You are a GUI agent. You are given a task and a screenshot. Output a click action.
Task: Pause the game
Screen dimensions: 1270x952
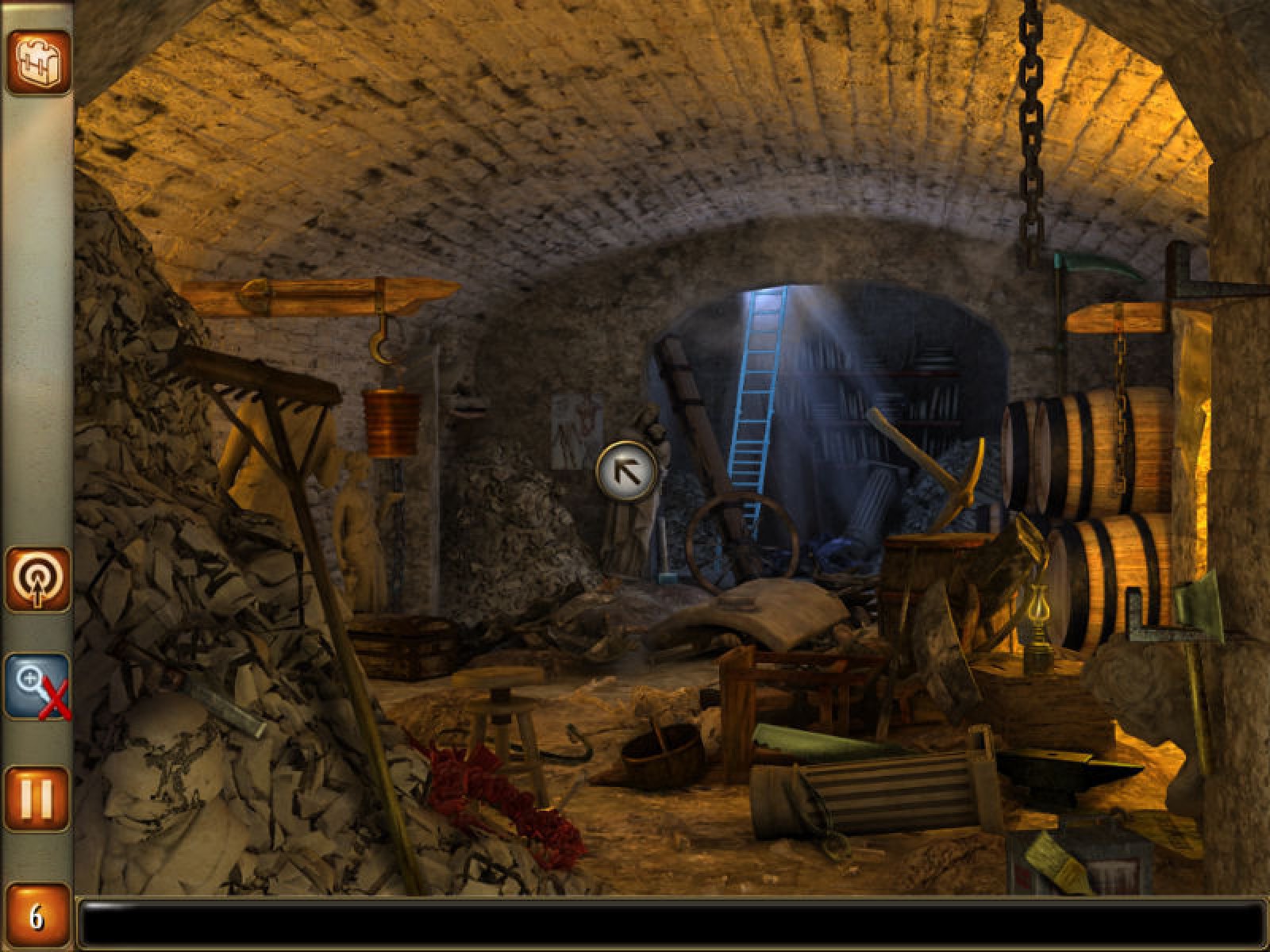point(37,798)
